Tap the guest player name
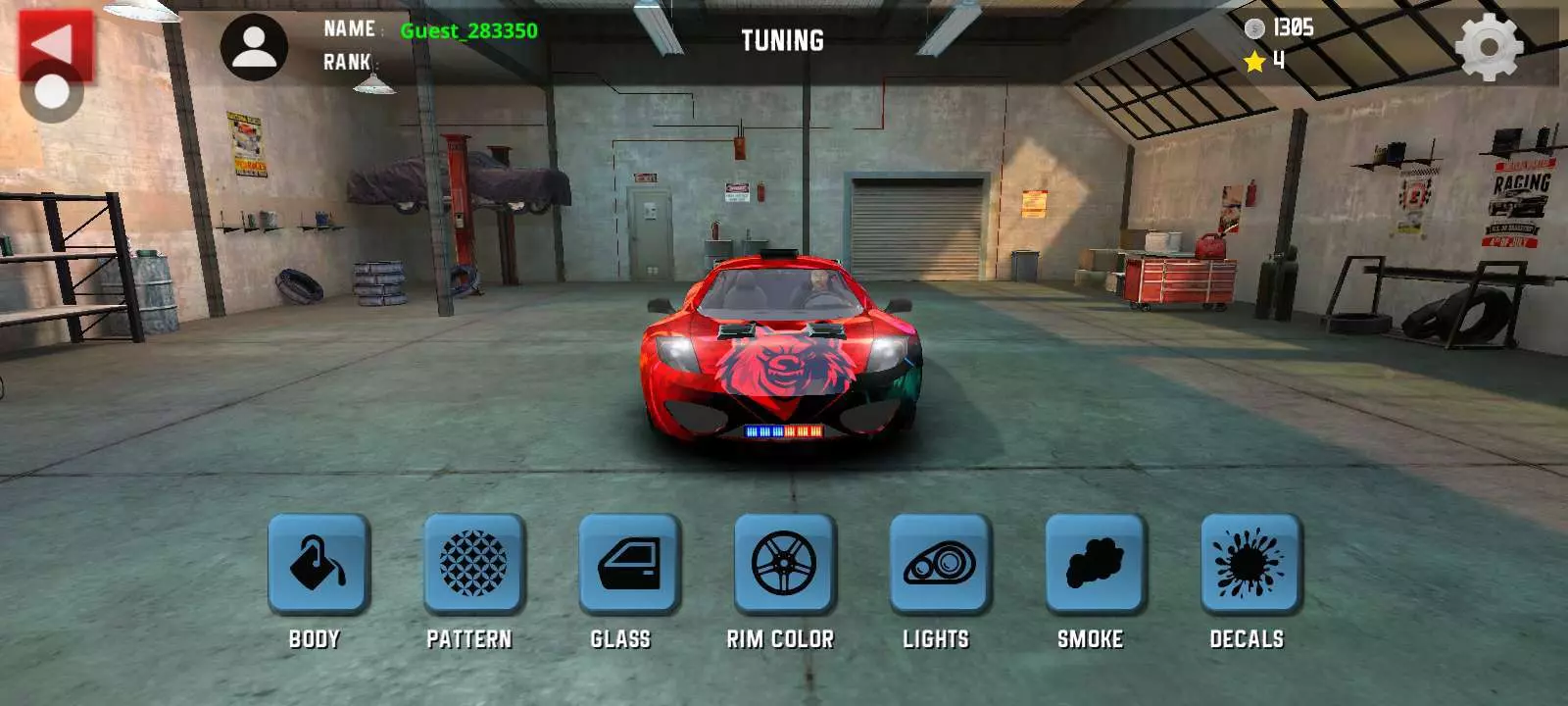This screenshot has height=706, width=1568. (468, 30)
